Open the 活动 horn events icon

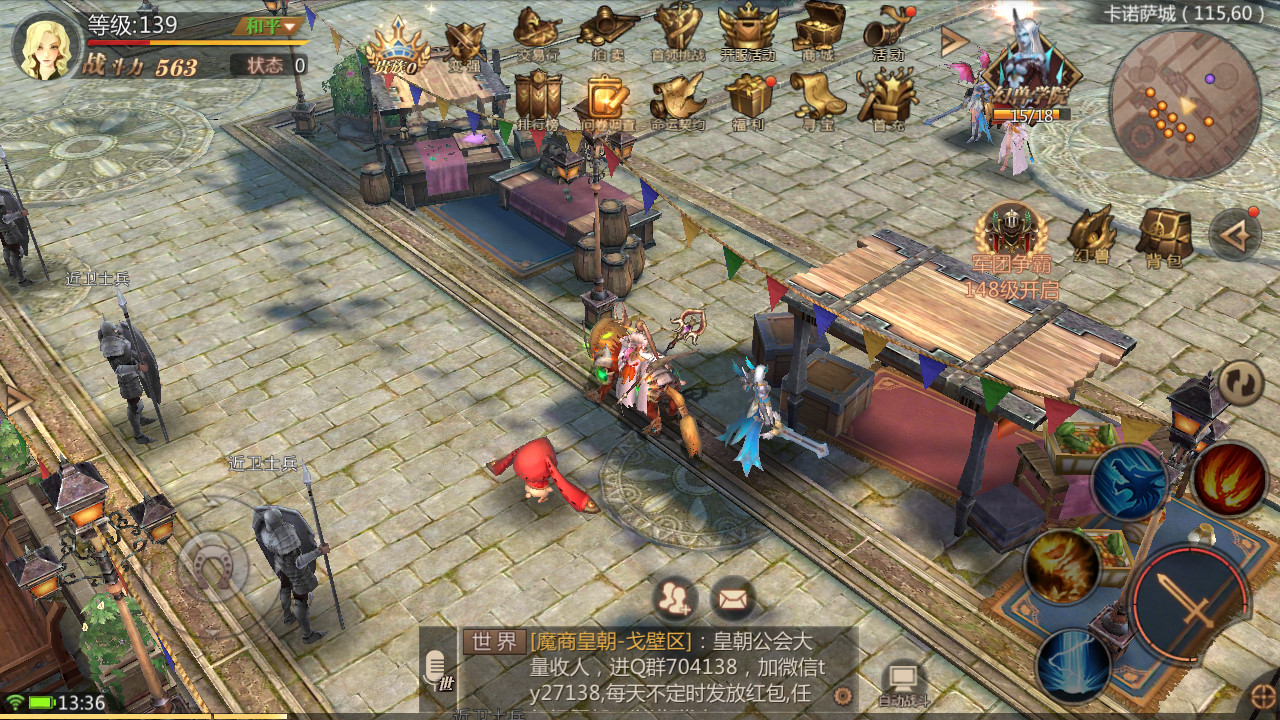888,33
